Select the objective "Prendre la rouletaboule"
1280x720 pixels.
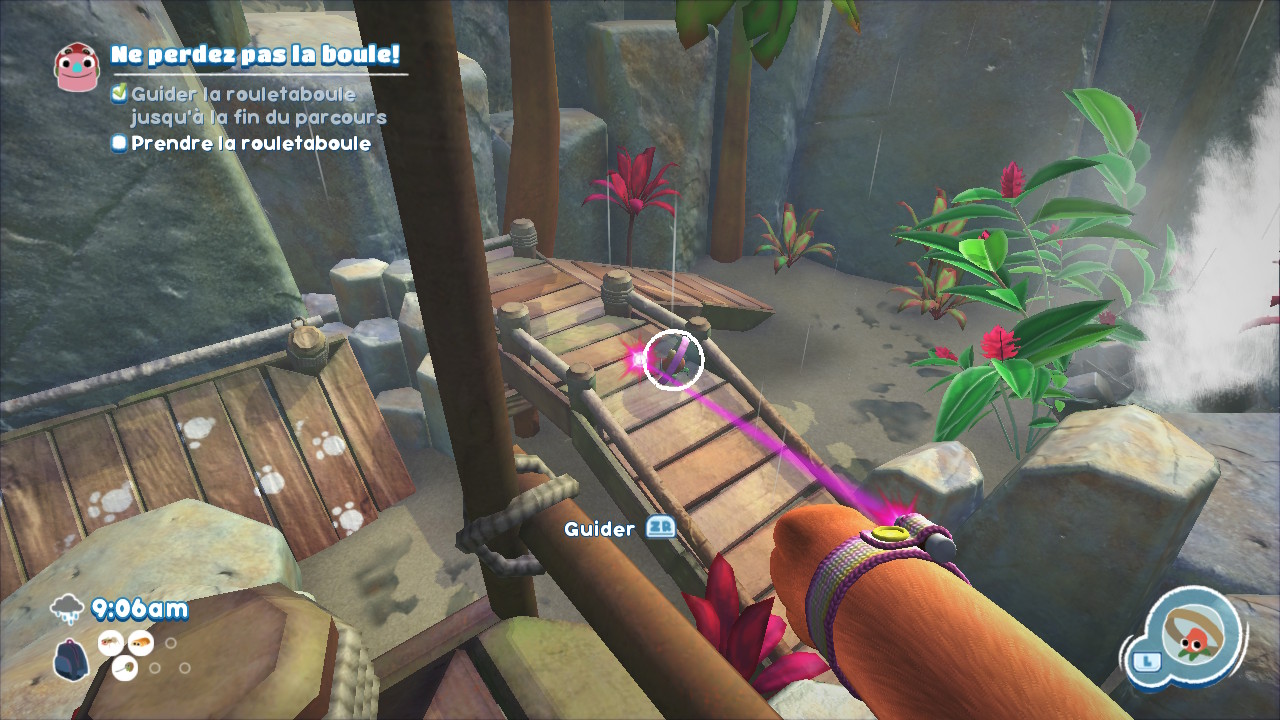(x=250, y=143)
